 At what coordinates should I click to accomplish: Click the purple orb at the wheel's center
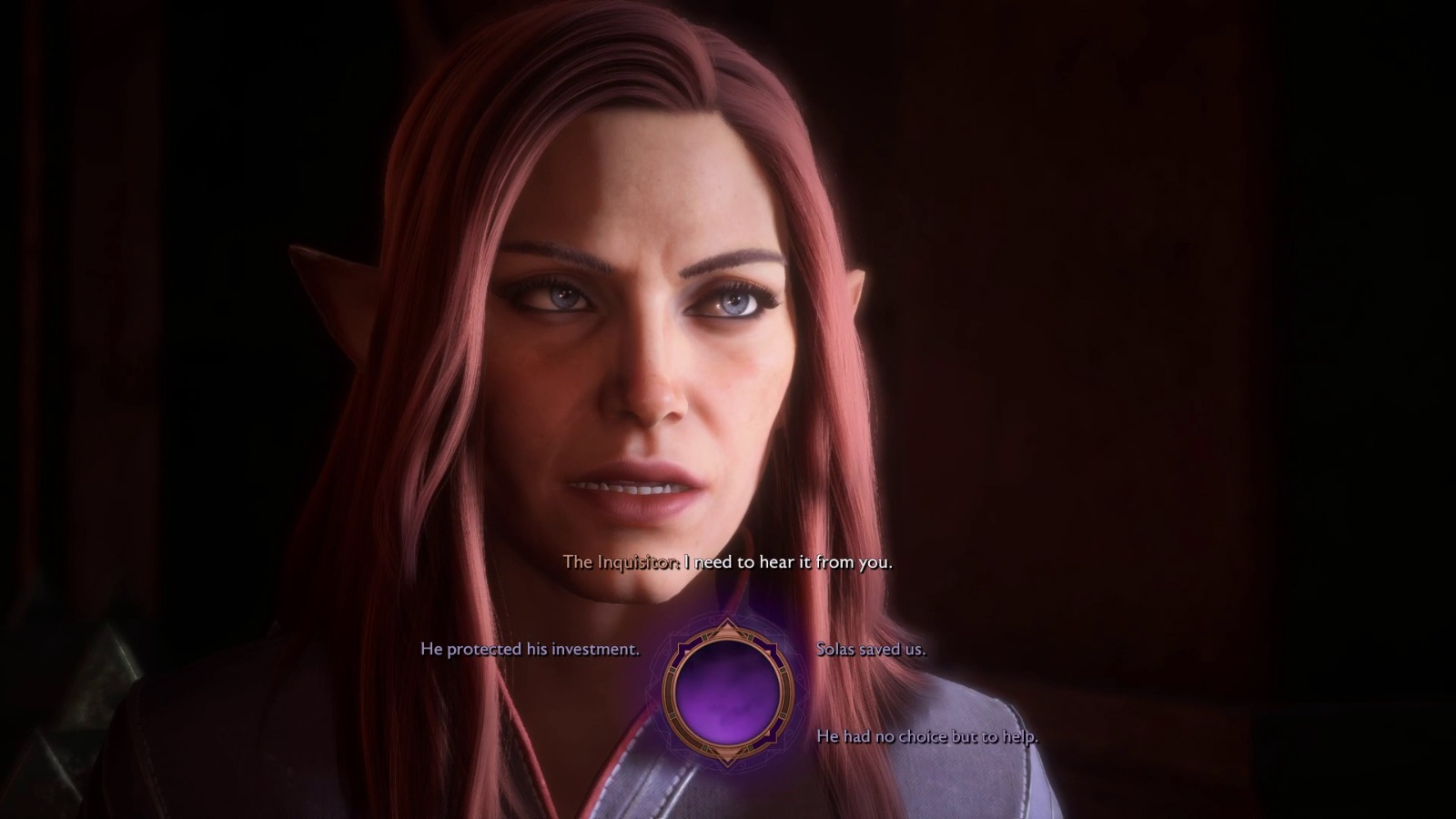tap(728, 692)
